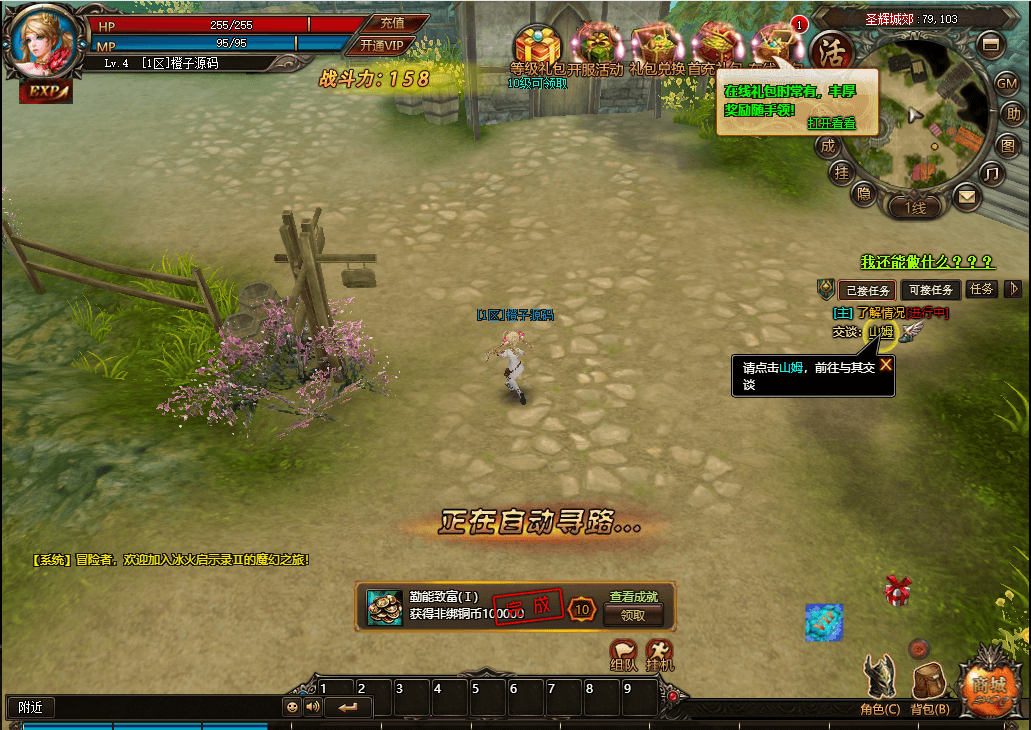Screen dimensions: 1031x730
Task: Open the mail envelope icon
Action: point(966,196)
